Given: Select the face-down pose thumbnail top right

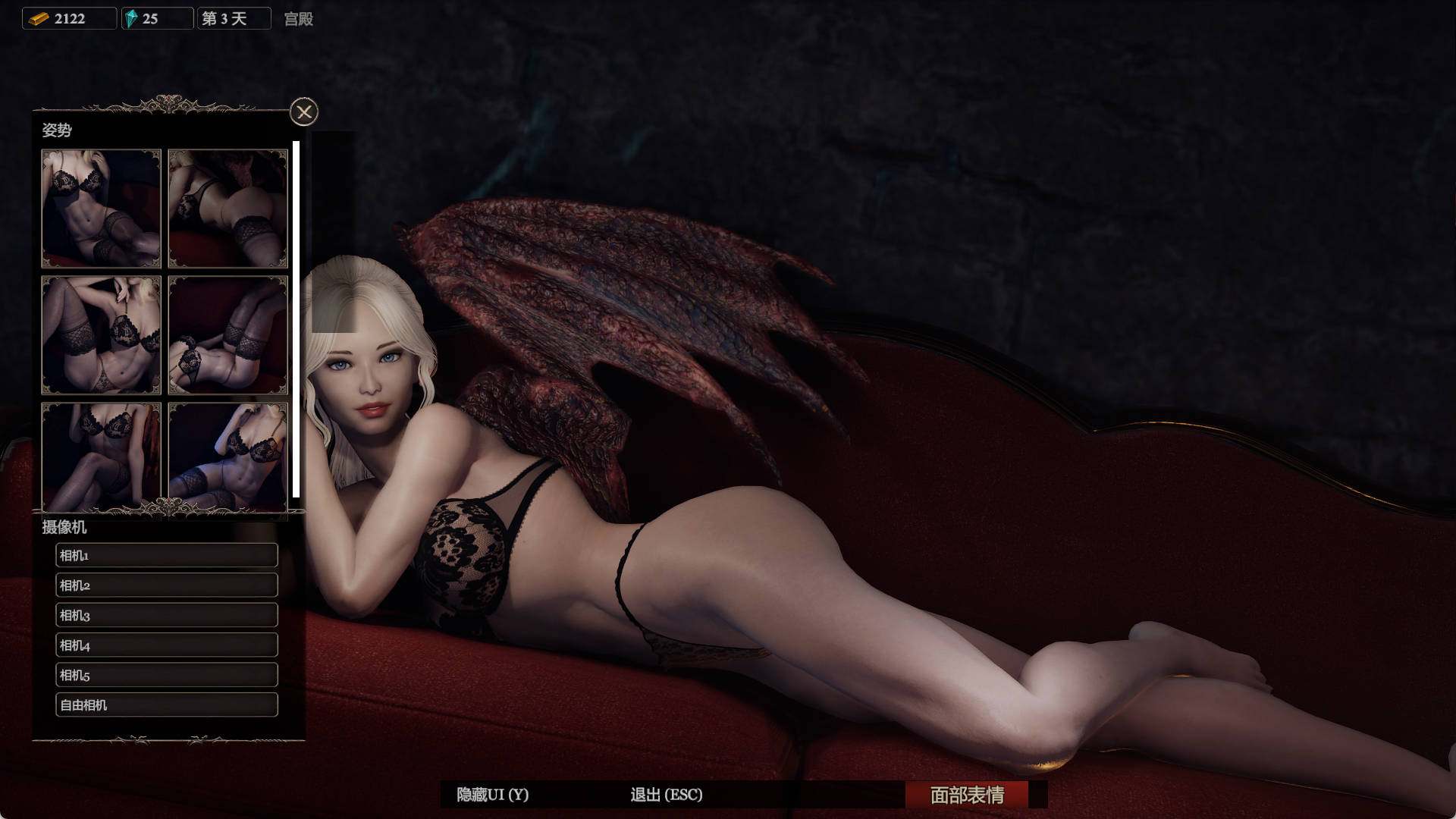Looking at the screenshot, I should click(x=227, y=209).
